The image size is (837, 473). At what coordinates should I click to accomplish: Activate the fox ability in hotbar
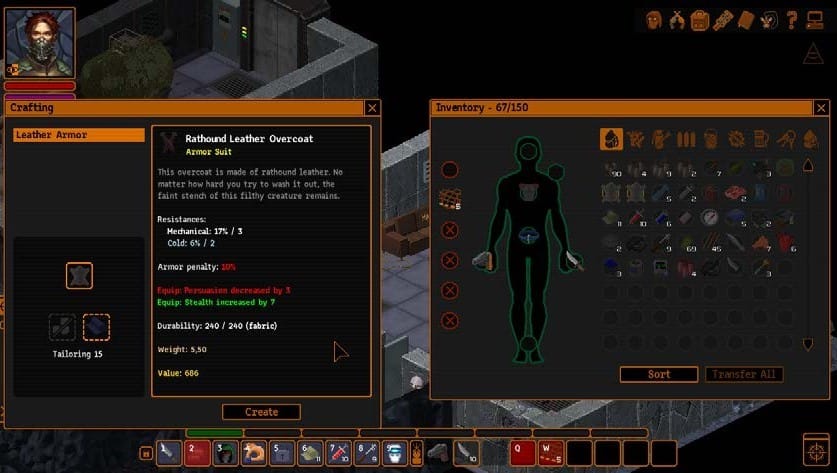(254, 453)
